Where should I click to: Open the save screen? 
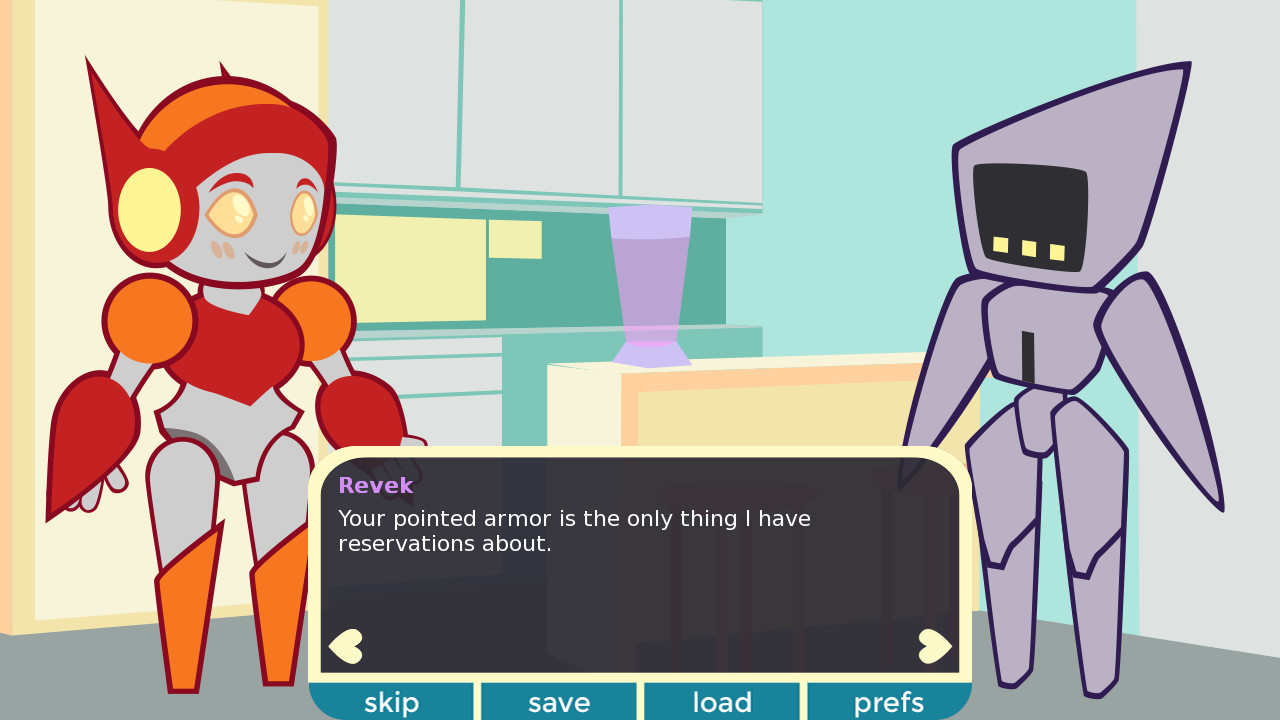coord(558,702)
